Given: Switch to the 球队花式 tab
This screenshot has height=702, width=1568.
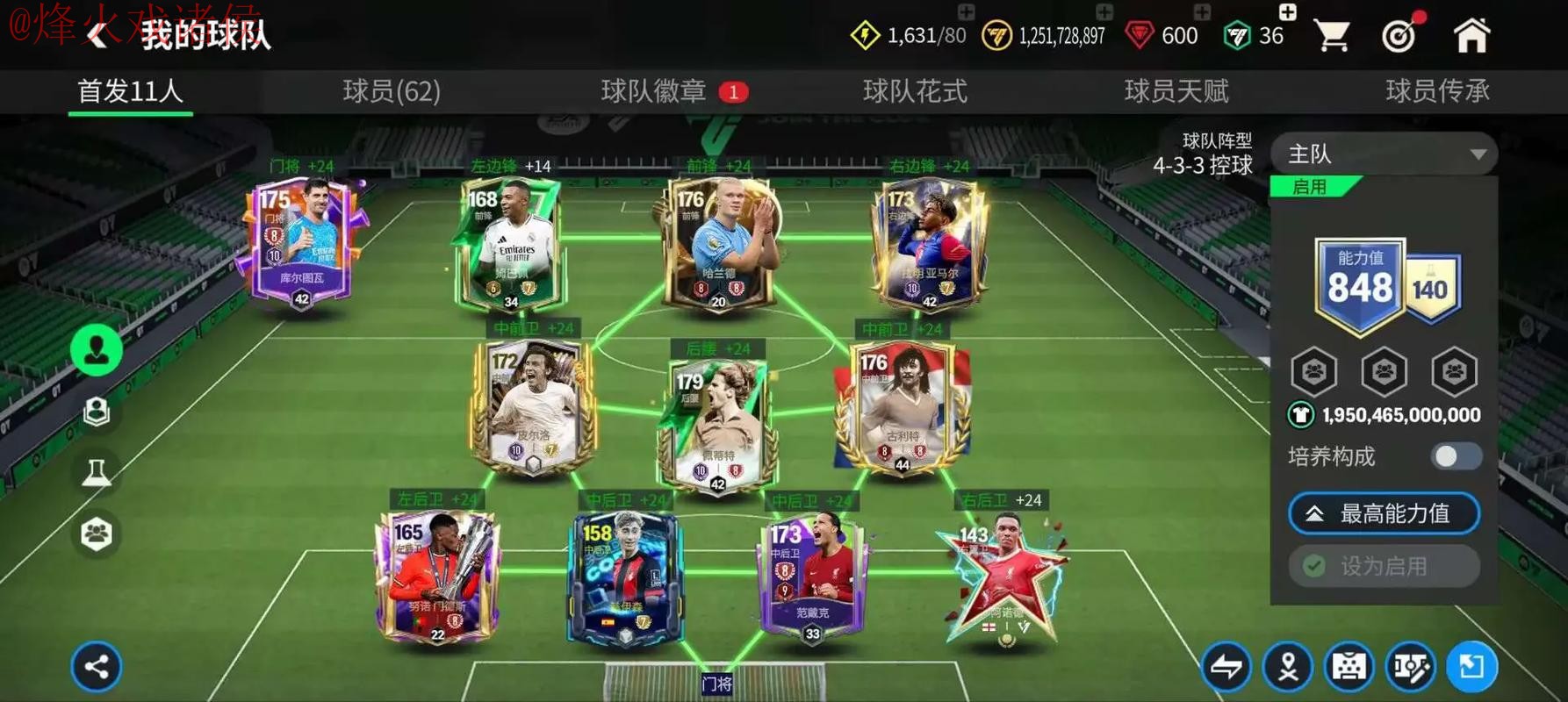Looking at the screenshot, I should (915, 91).
